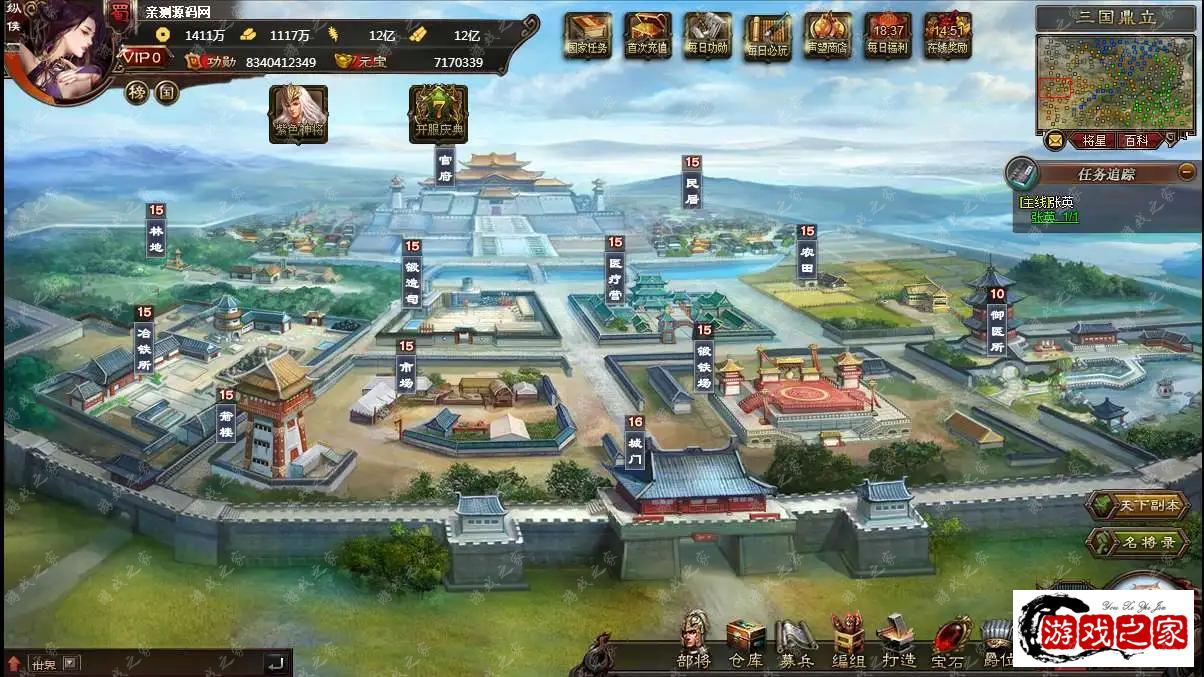Switch to the 将星 tab
The width and height of the screenshot is (1204, 677).
[x=1094, y=141]
